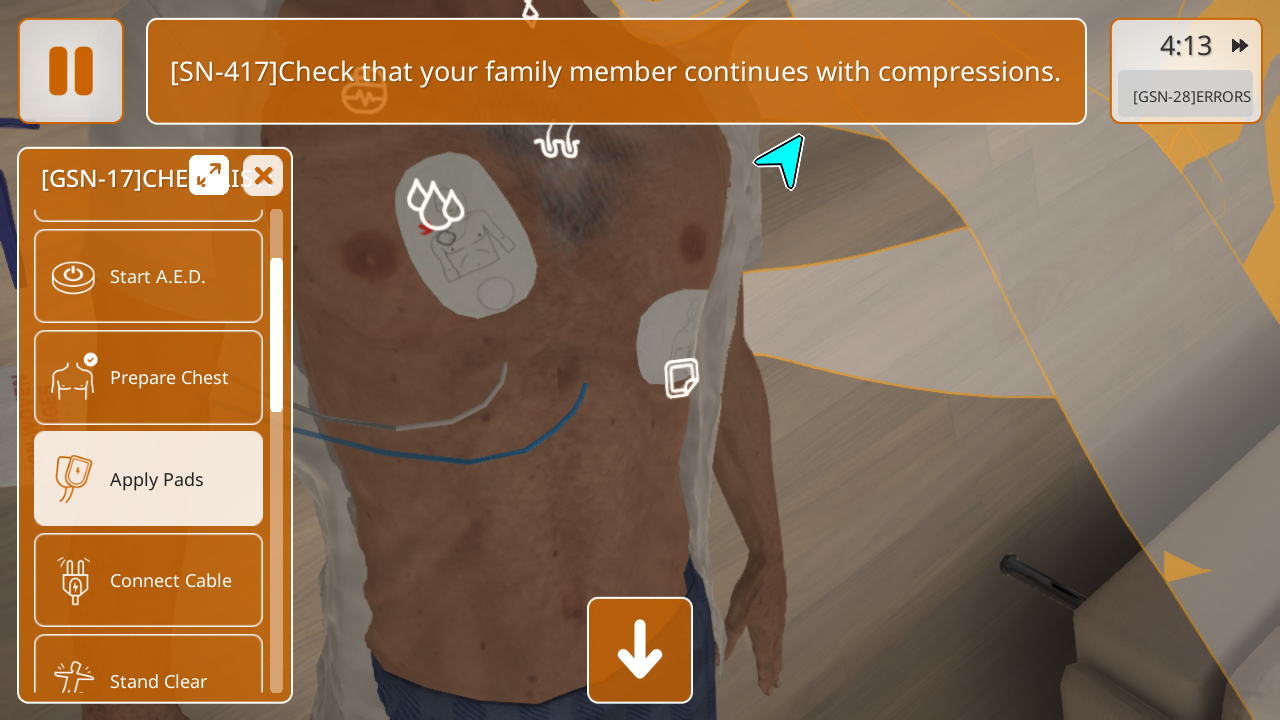
Task: Select the Apply Pads step
Action: [149, 479]
